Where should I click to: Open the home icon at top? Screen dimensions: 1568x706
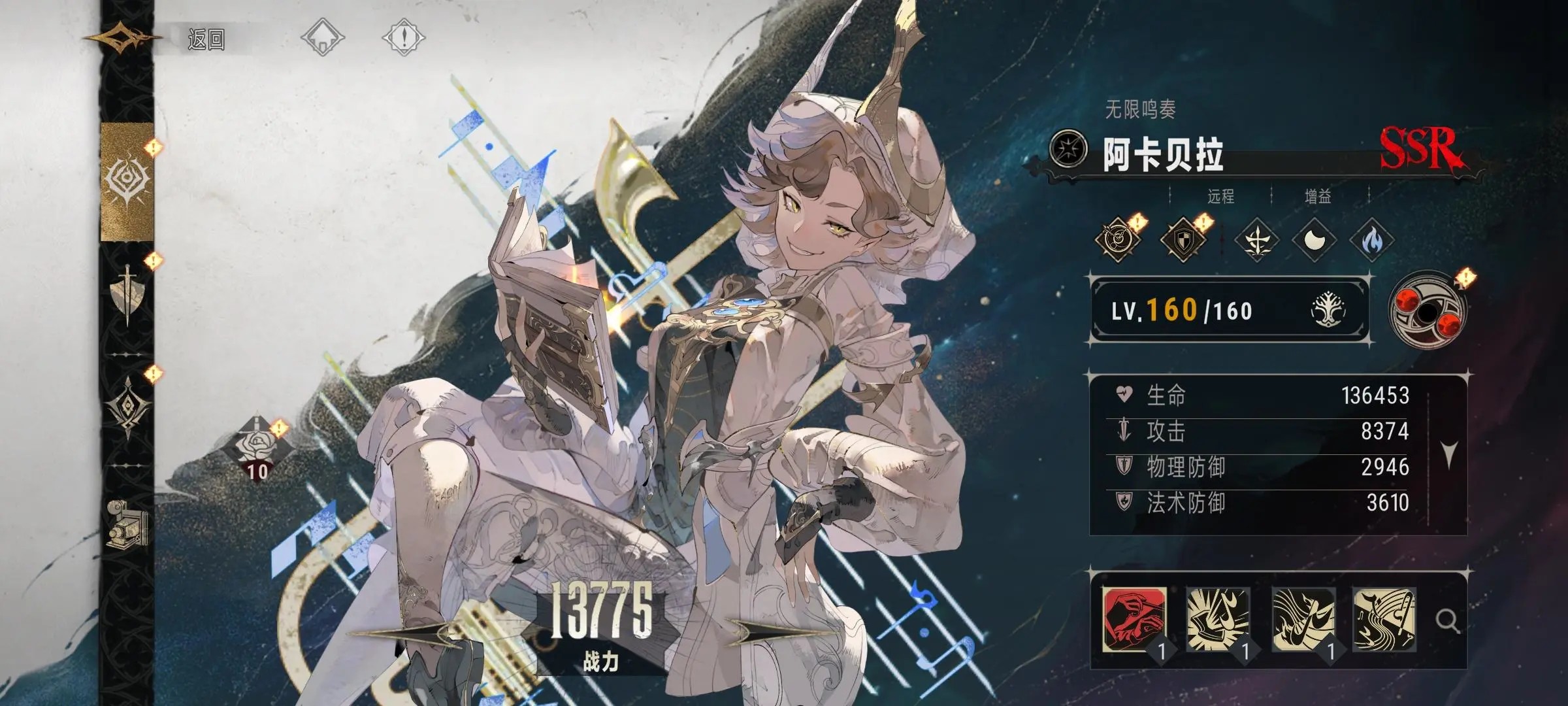pyautogui.click(x=322, y=37)
